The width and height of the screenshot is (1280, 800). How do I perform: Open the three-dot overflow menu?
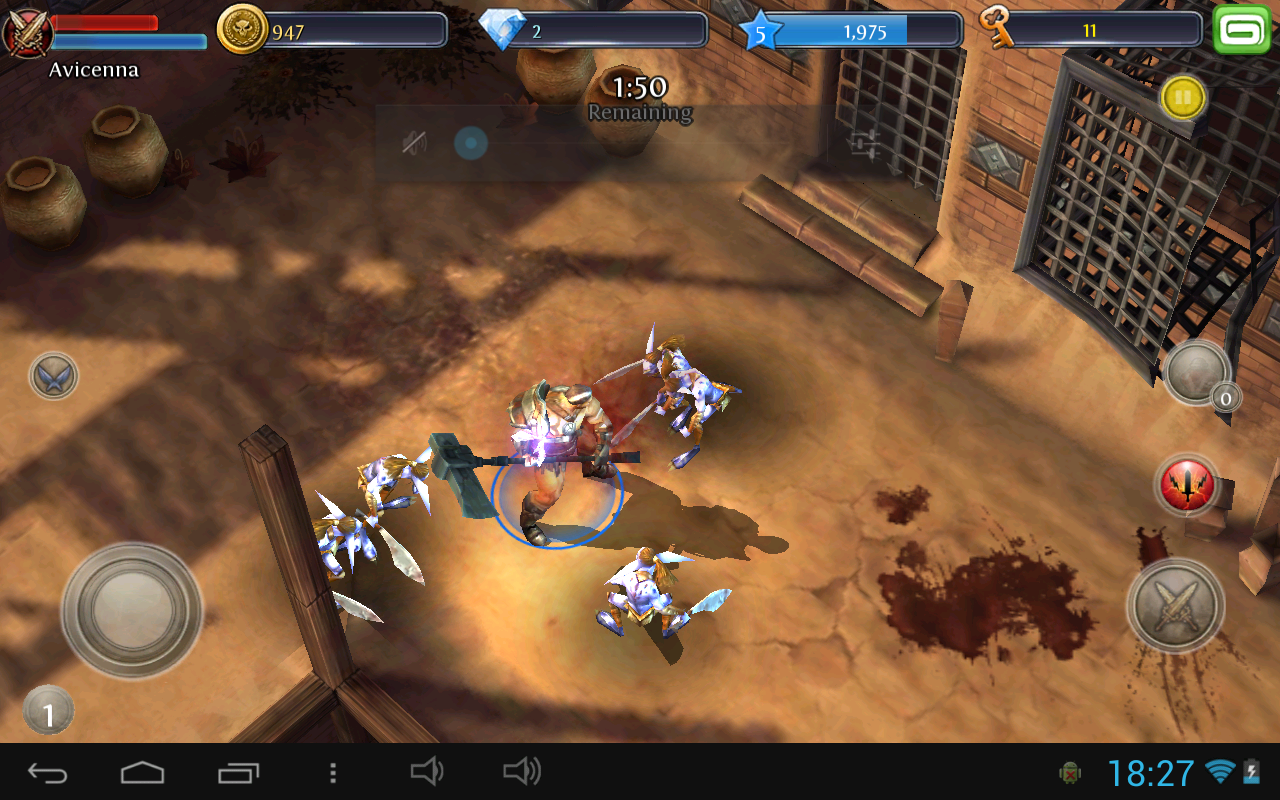[333, 772]
